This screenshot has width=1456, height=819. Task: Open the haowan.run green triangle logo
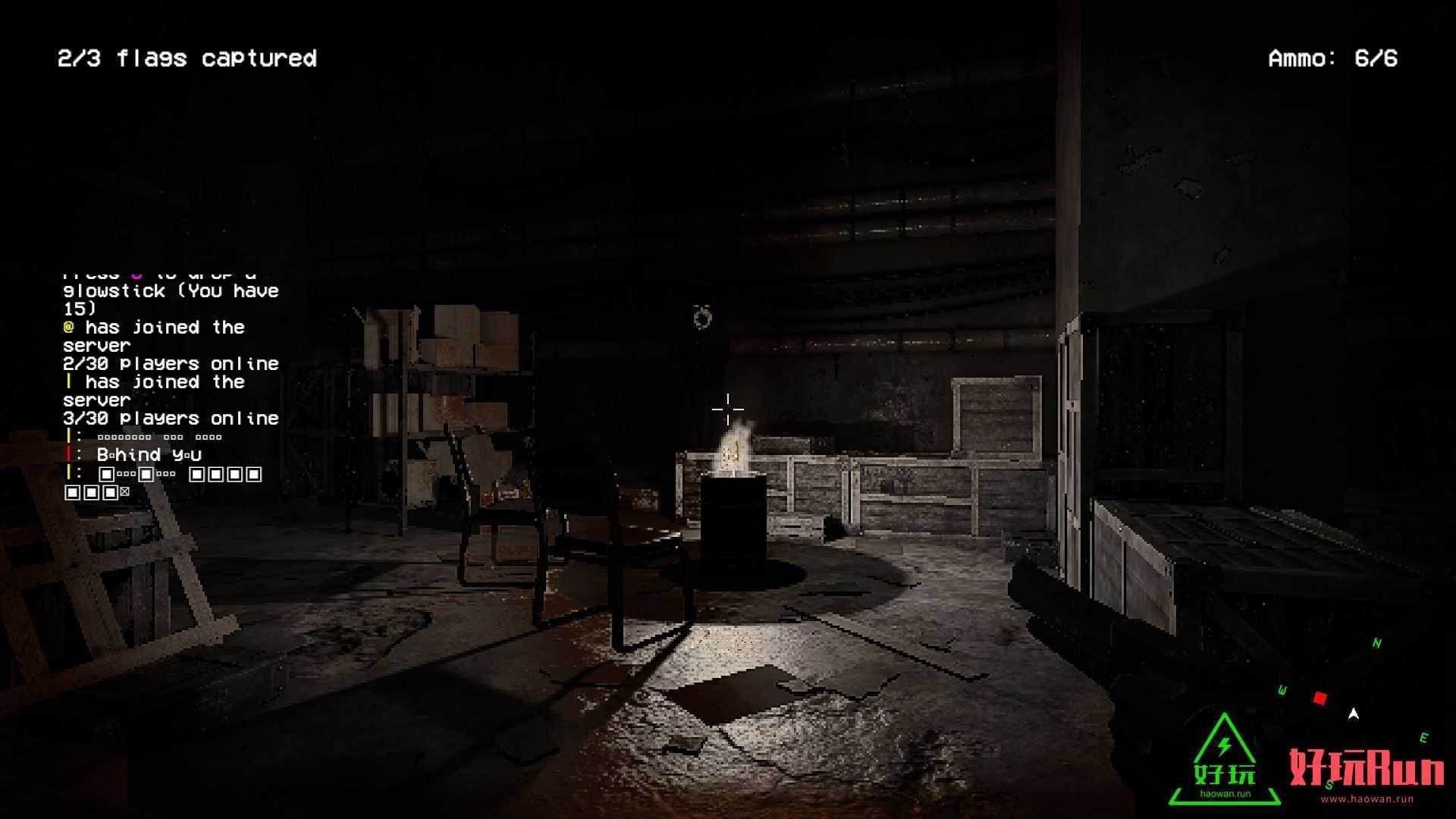tap(1224, 761)
